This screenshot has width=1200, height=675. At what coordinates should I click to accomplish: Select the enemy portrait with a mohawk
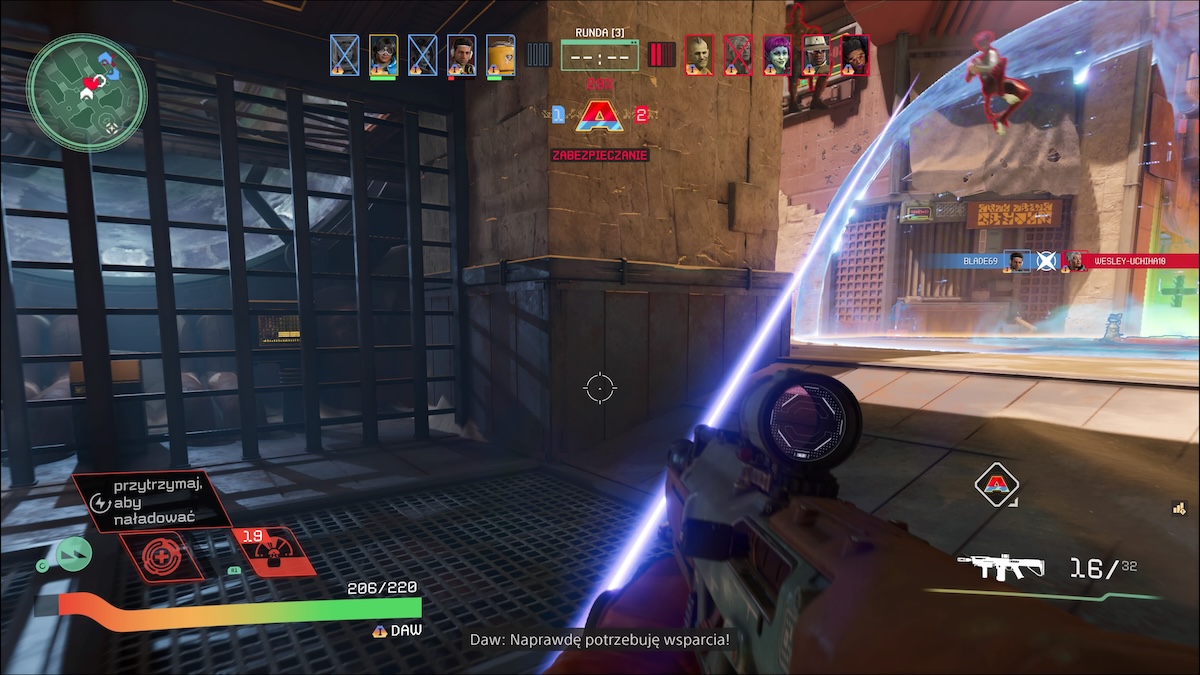(699, 55)
